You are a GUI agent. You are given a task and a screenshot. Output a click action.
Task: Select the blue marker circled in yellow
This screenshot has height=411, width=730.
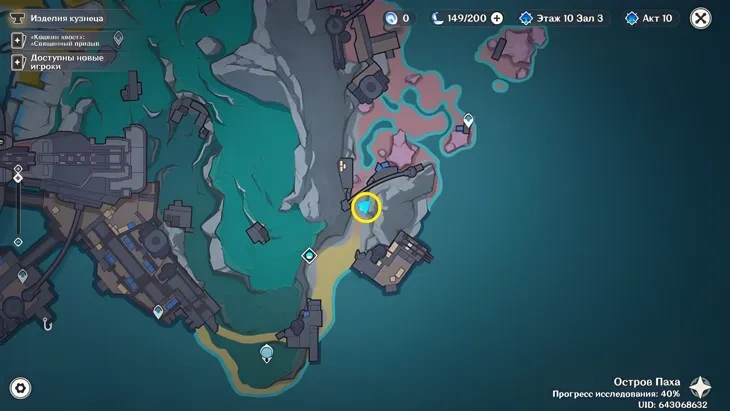pos(367,206)
